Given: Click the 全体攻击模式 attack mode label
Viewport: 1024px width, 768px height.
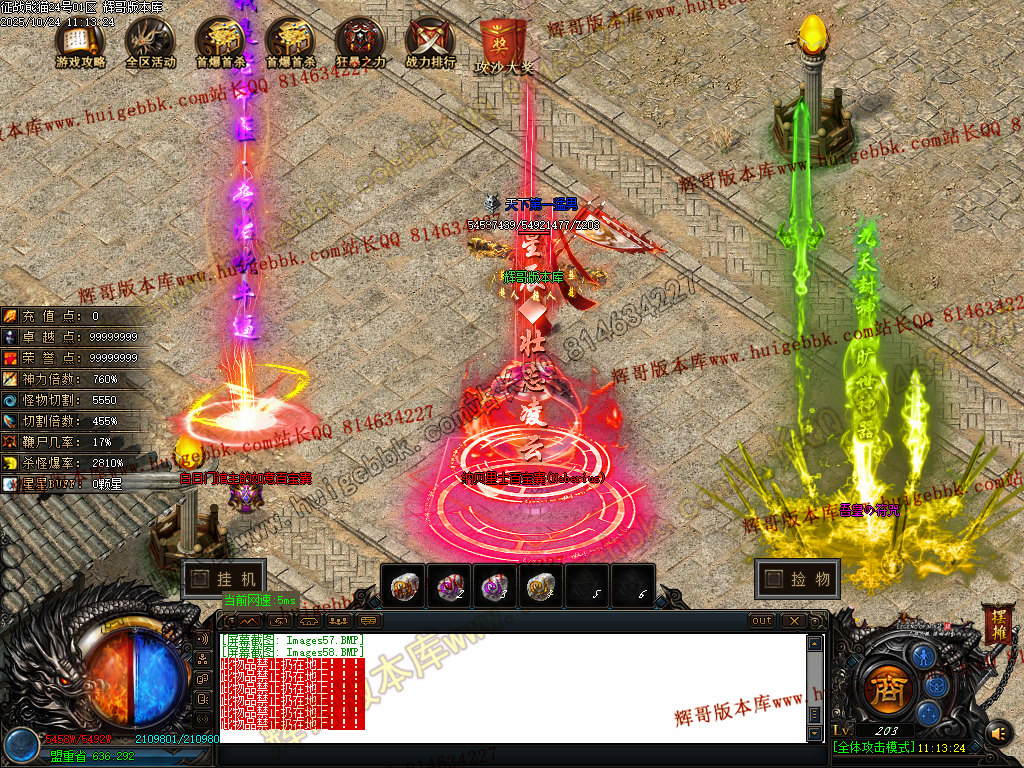Looking at the screenshot, I should [872, 748].
